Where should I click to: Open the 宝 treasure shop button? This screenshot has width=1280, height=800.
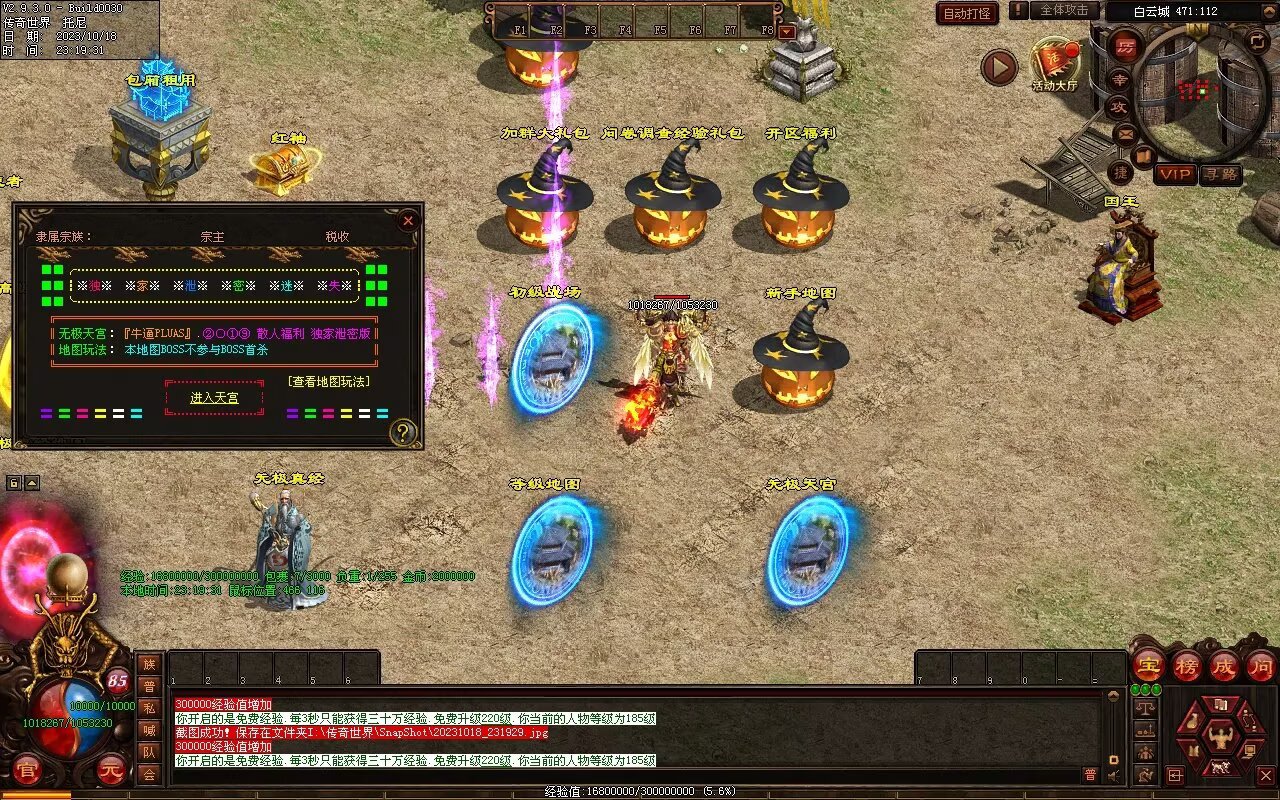pos(1148,665)
